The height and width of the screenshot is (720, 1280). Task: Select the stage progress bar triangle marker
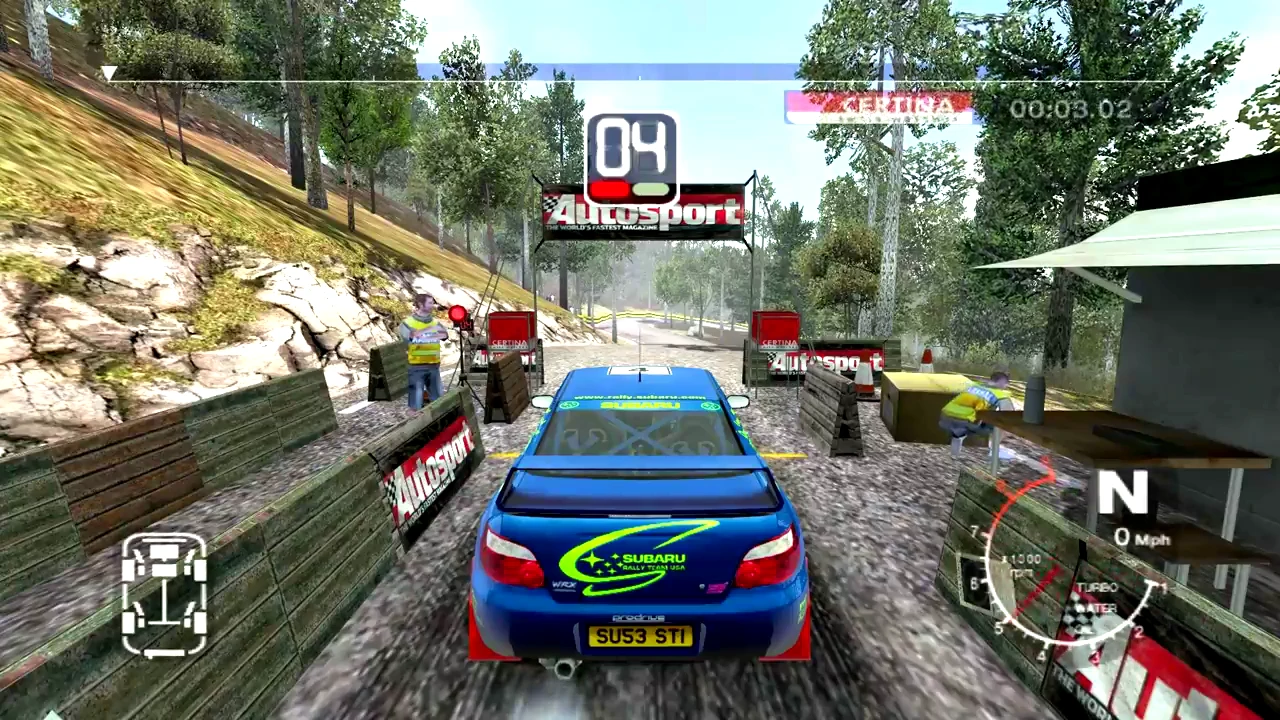click(109, 73)
